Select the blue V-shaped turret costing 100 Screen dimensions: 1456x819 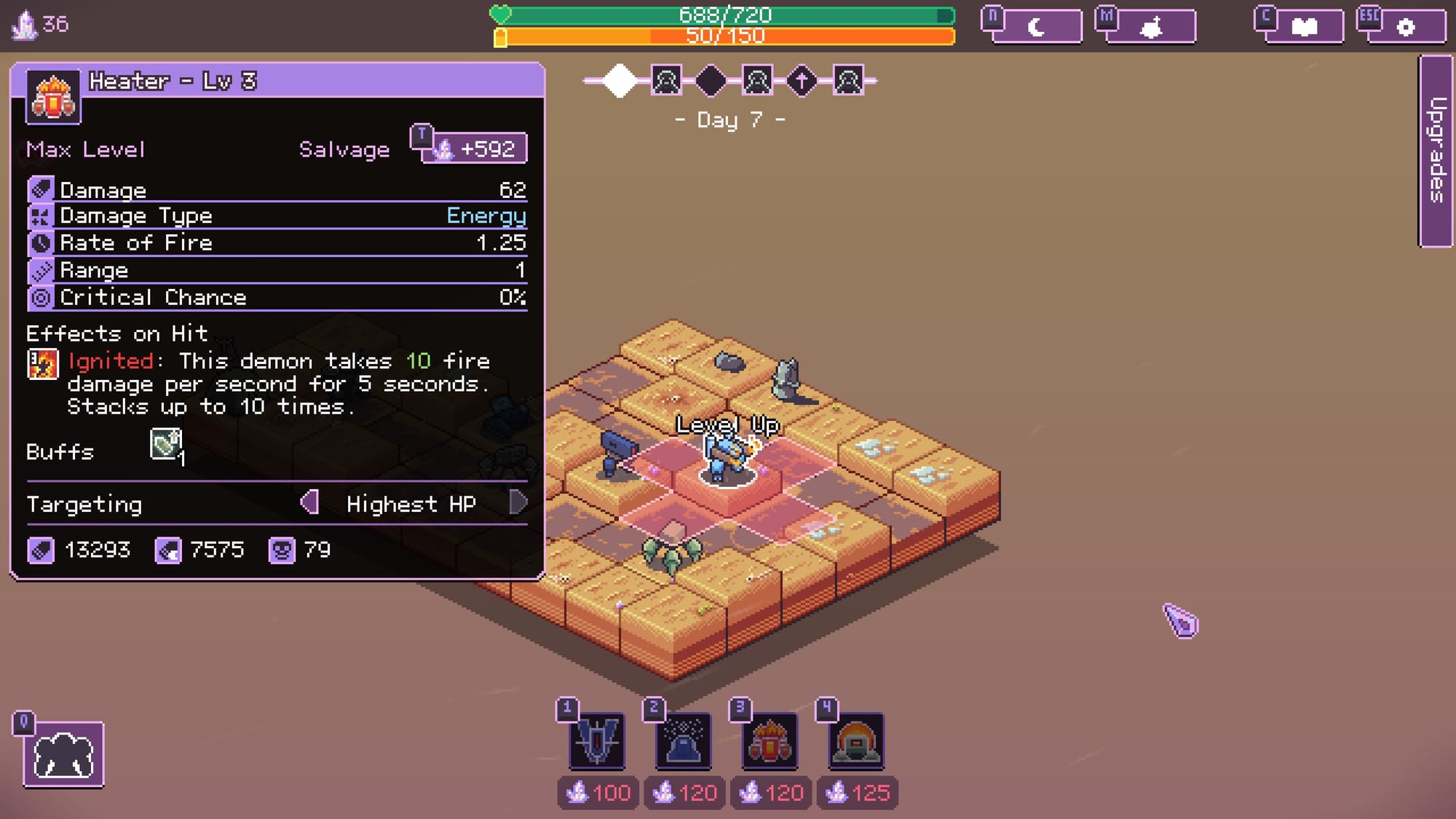coord(596,741)
